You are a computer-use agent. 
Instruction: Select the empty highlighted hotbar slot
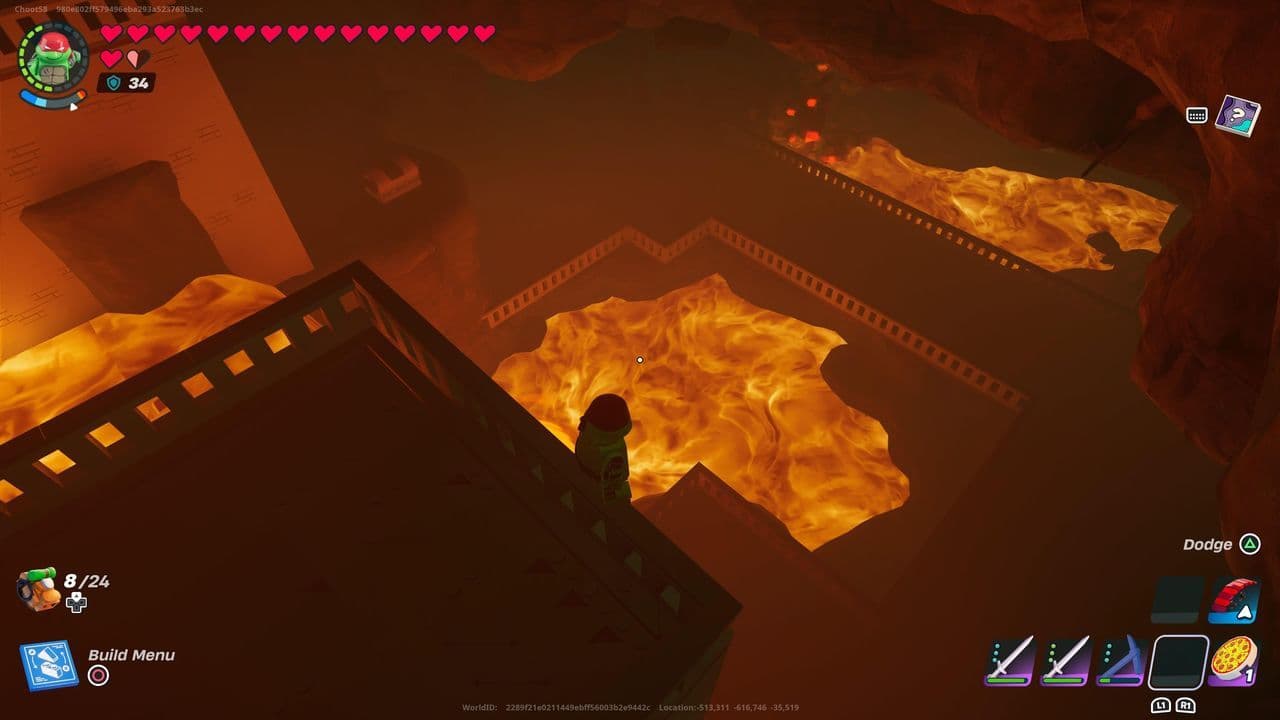pyautogui.click(x=1179, y=662)
